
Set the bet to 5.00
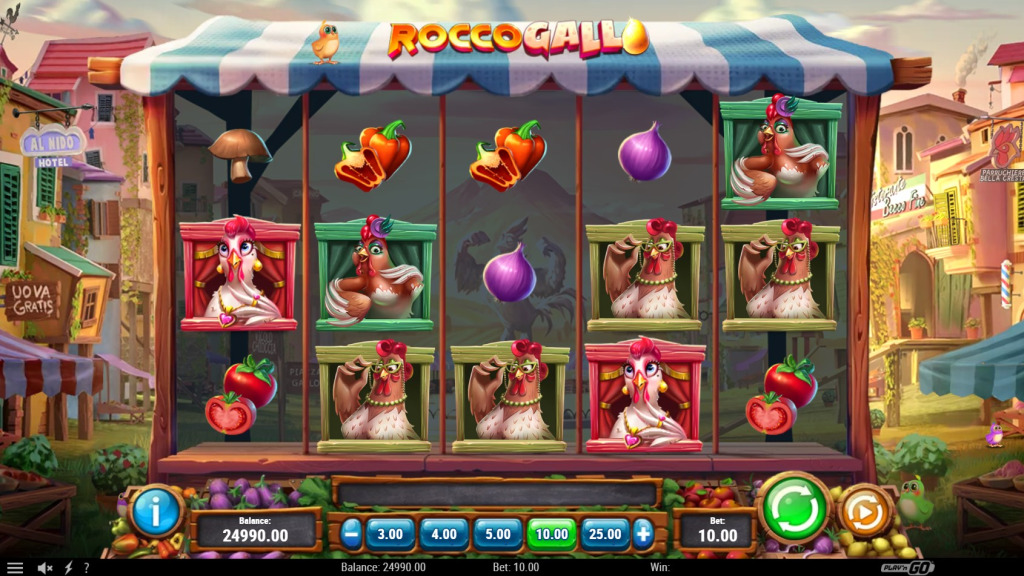pos(498,534)
